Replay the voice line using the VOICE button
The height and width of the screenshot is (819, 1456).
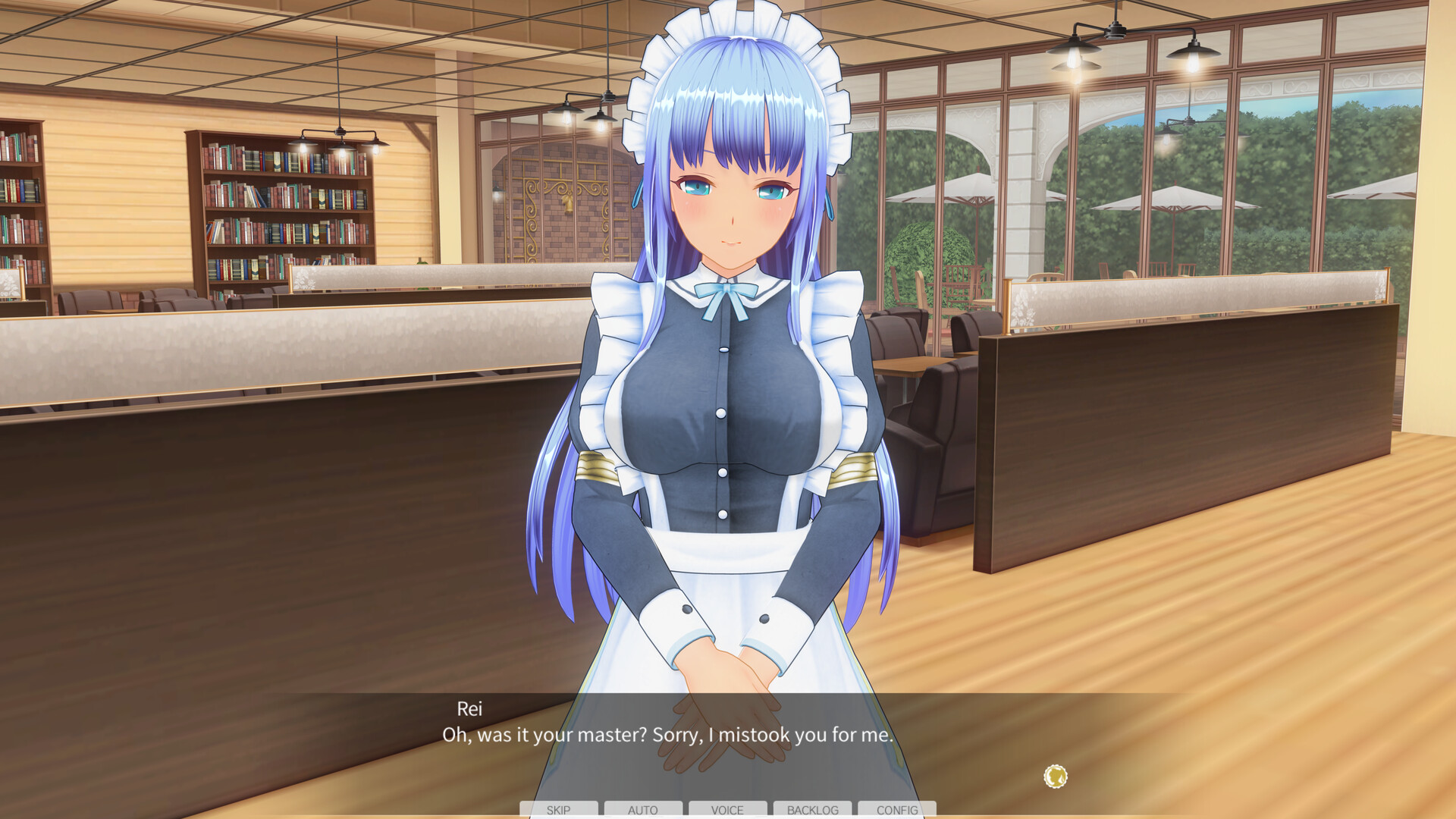[x=727, y=810]
